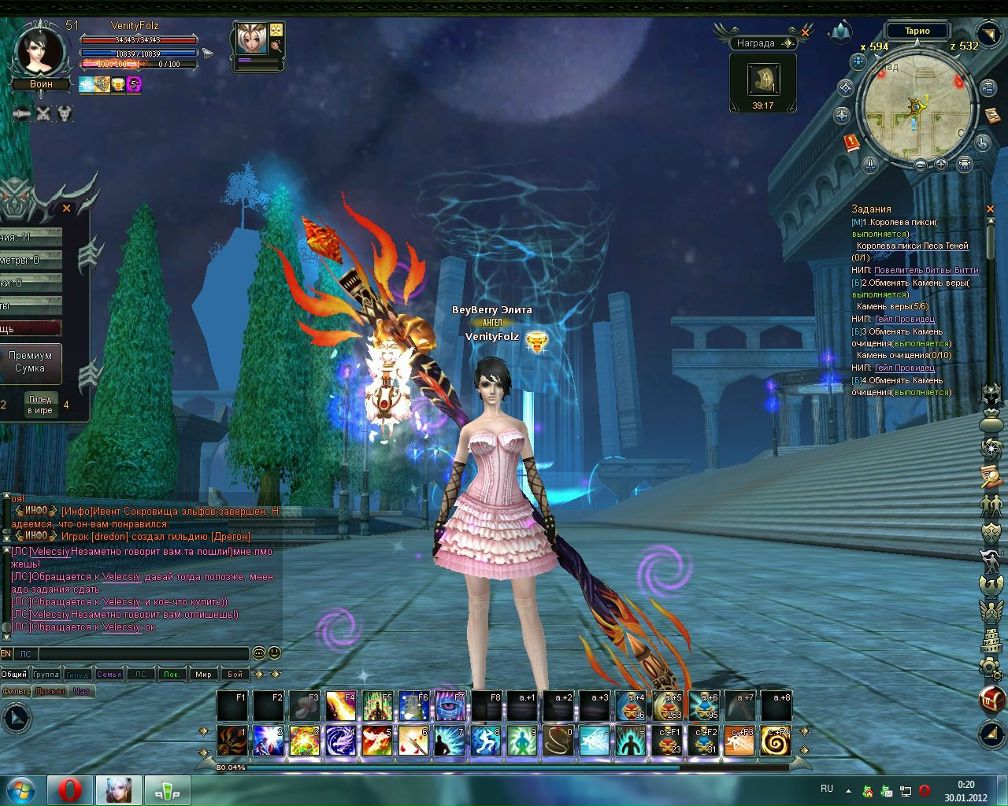Select the Группа chat tab
This screenshot has width=1008, height=806.
coord(46,674)
